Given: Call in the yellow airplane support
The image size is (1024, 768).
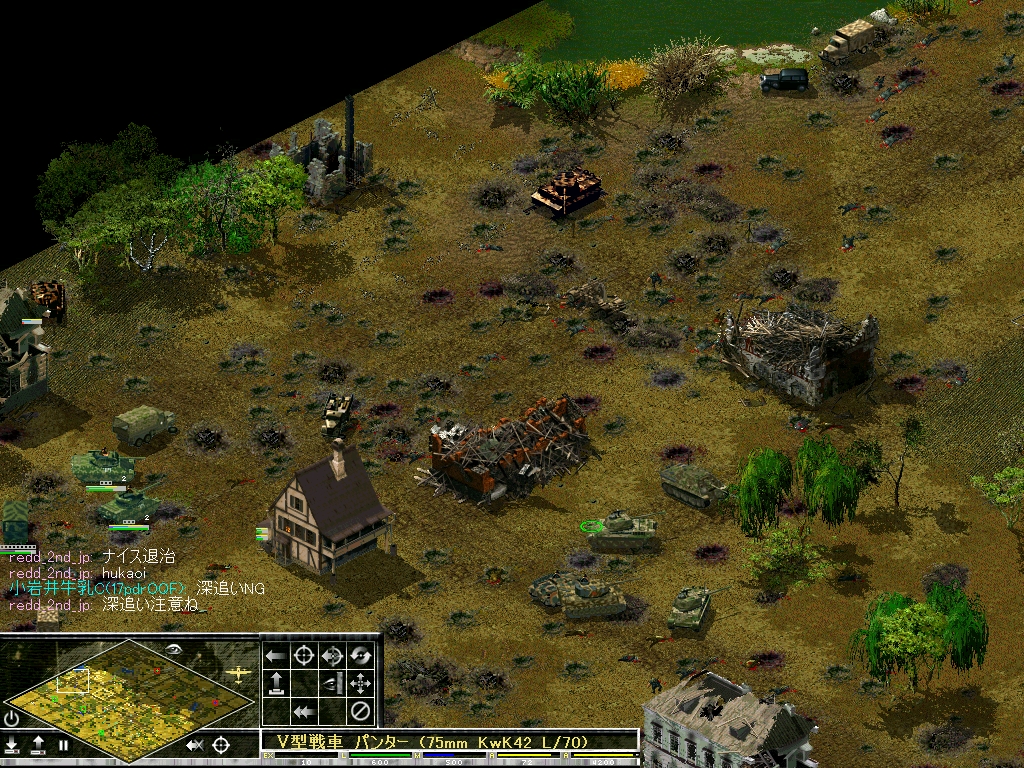Looking at the screenshot, I should 238,673.
